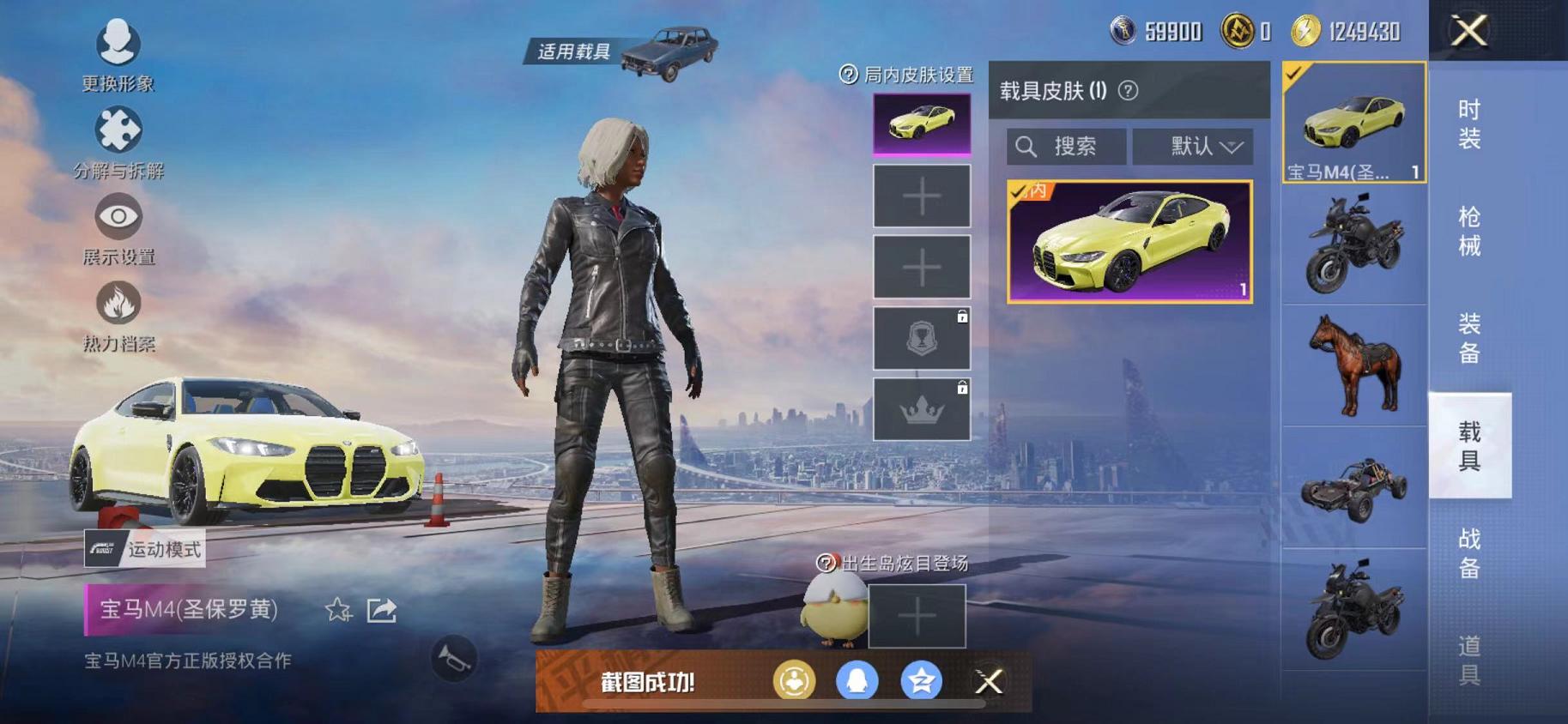1568x724 pixels.
Task: Click the locked crown skin slot
Action: (920, 409)
